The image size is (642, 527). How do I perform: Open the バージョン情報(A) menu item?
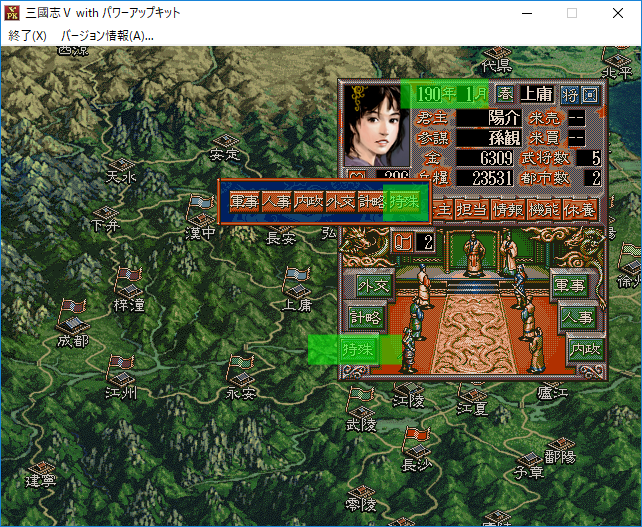(x=107, y=35)
